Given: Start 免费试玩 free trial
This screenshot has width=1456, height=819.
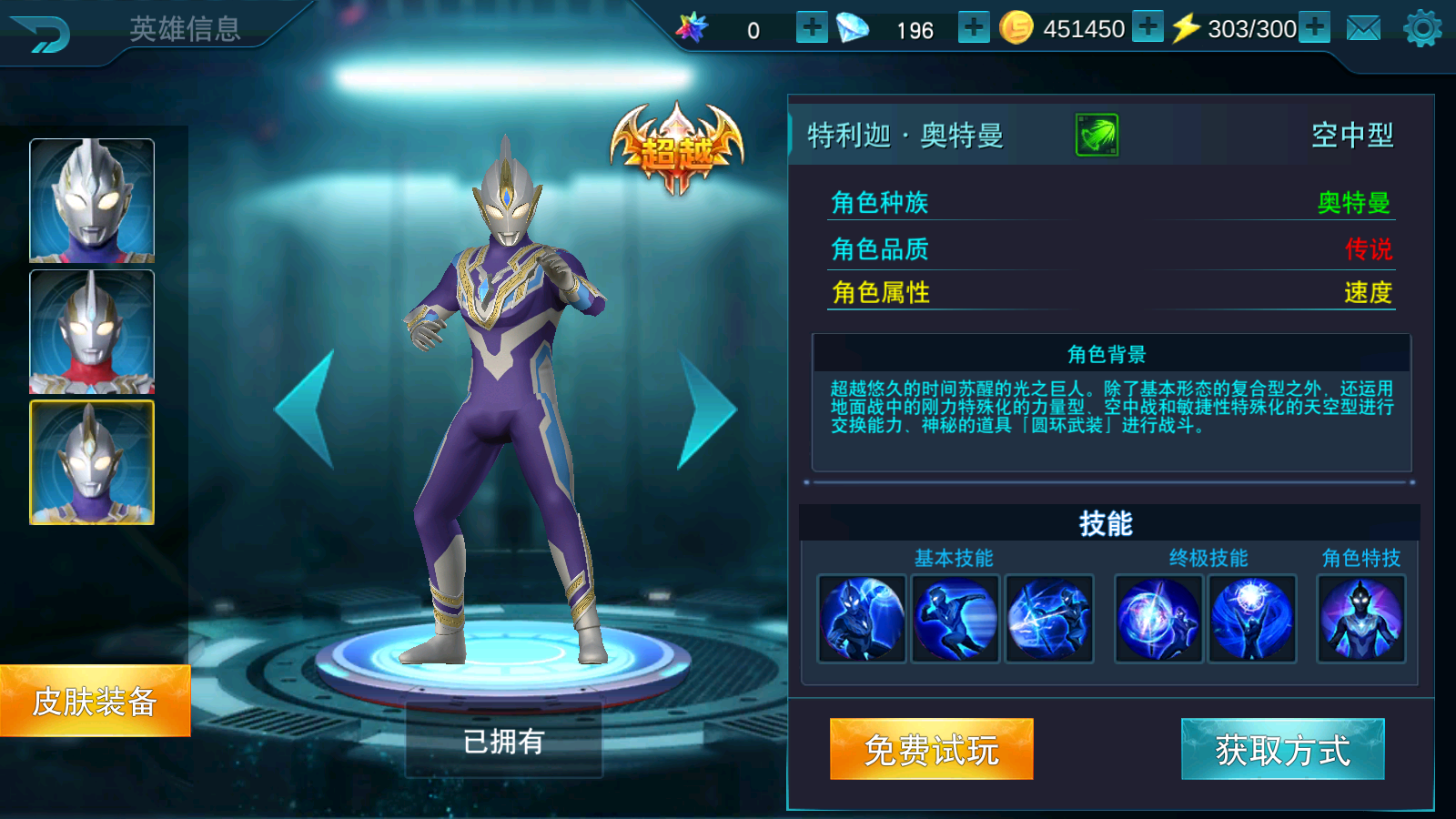Looking at the screenshot, I should [x=931, y=749].
